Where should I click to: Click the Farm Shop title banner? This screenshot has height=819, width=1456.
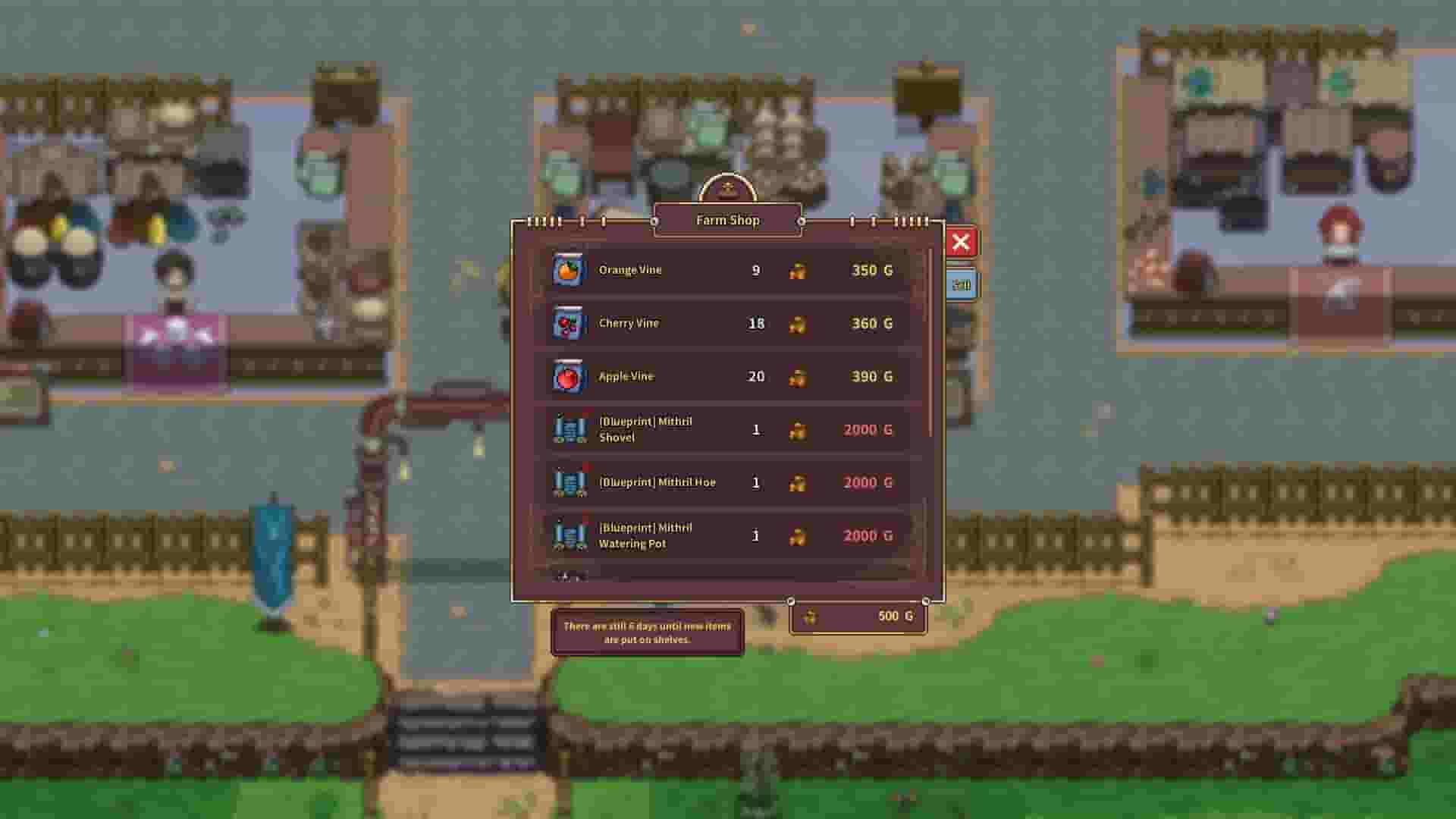[726, 220]
